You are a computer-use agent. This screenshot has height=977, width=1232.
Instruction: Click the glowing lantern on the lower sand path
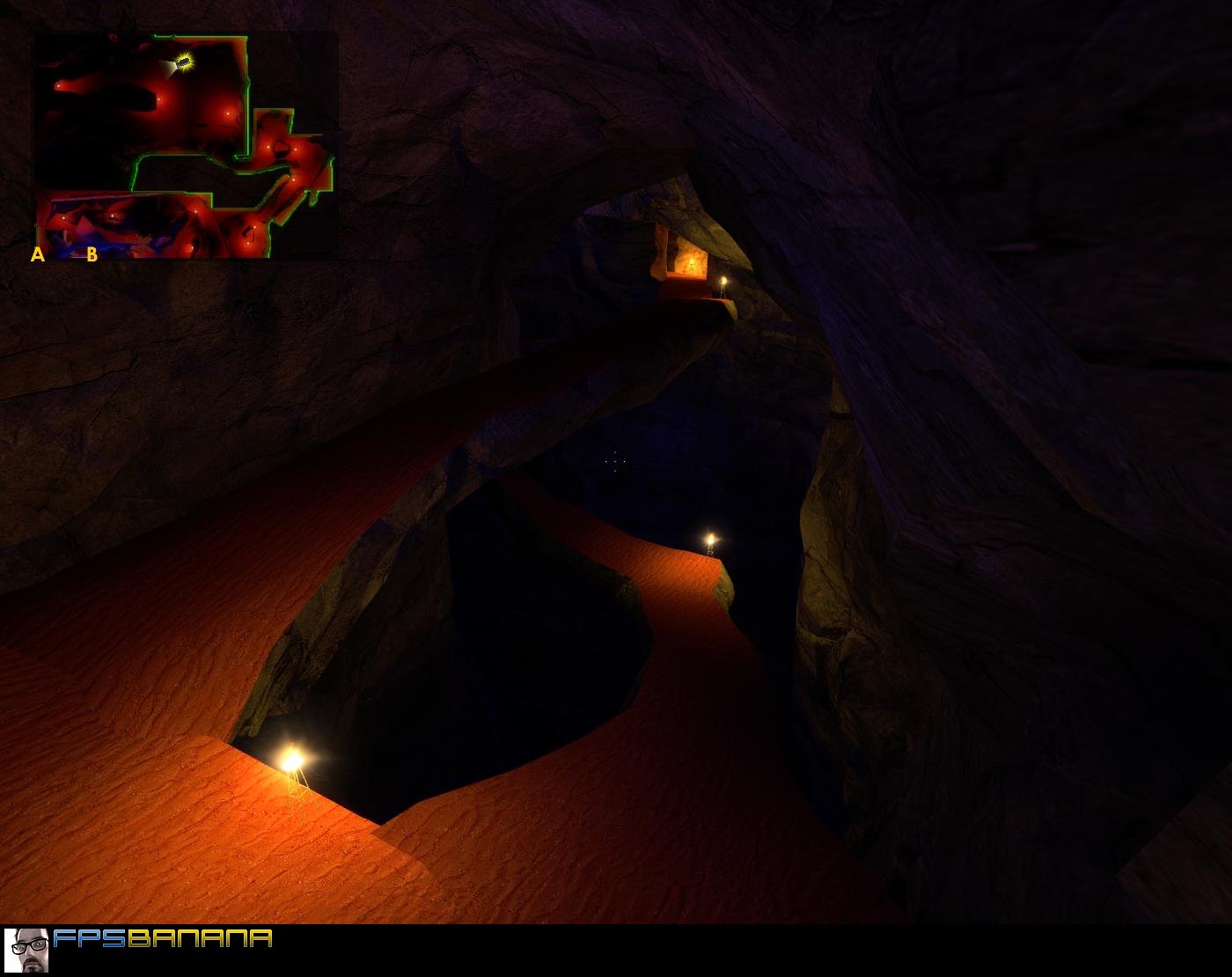tap(295, 760)
